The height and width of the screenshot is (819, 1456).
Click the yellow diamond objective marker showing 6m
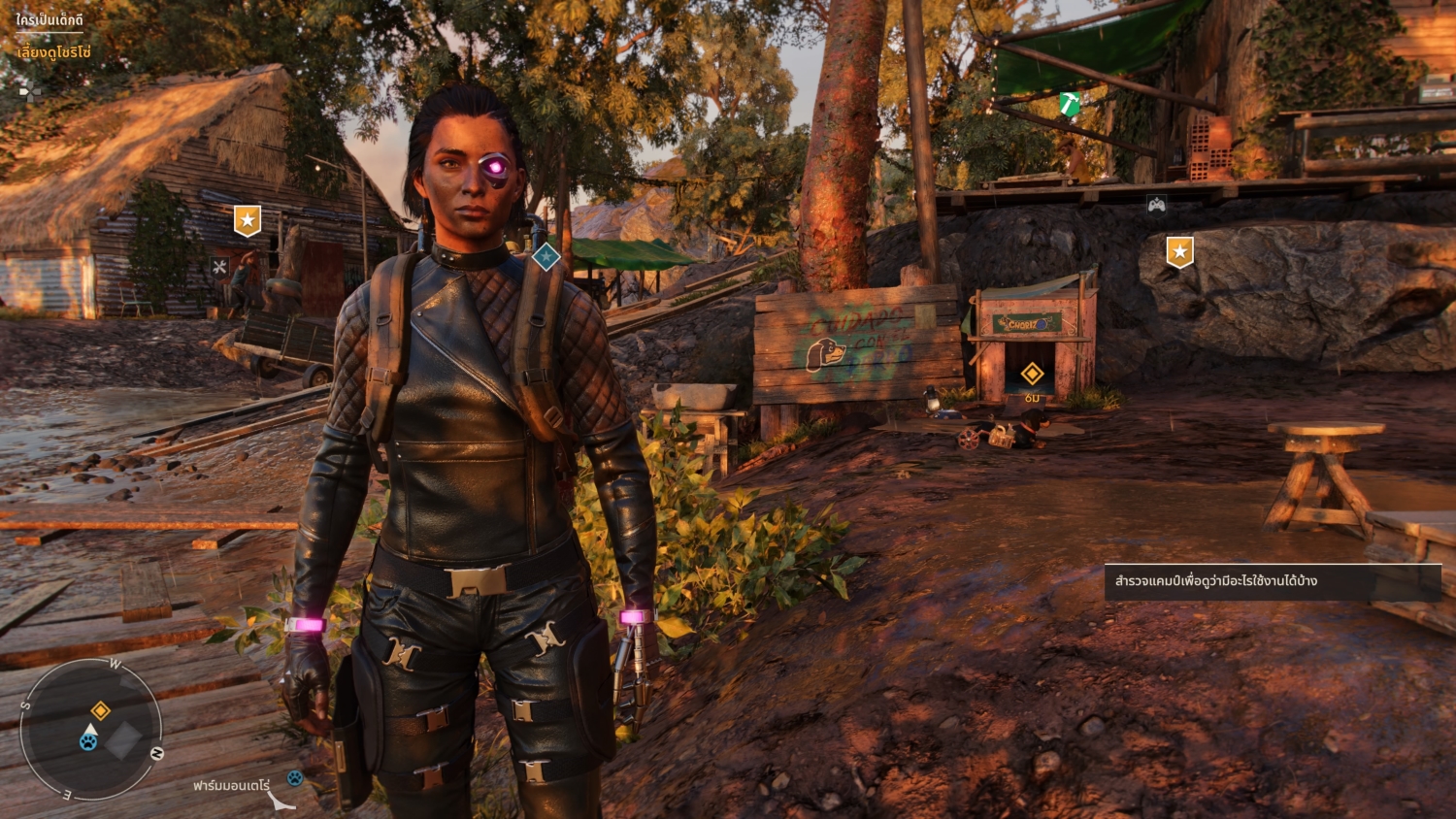point(1032,373)
